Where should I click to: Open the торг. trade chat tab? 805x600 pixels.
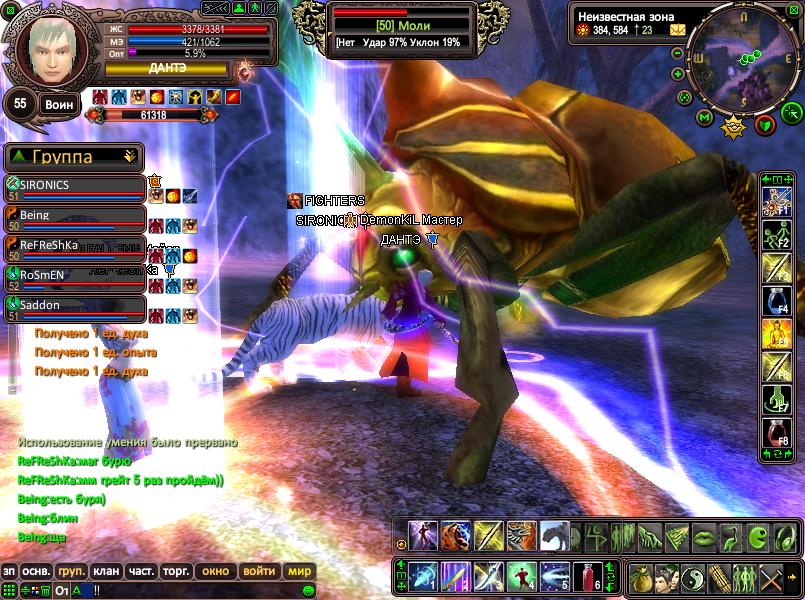pyautogui.click(x=177, y=571)
